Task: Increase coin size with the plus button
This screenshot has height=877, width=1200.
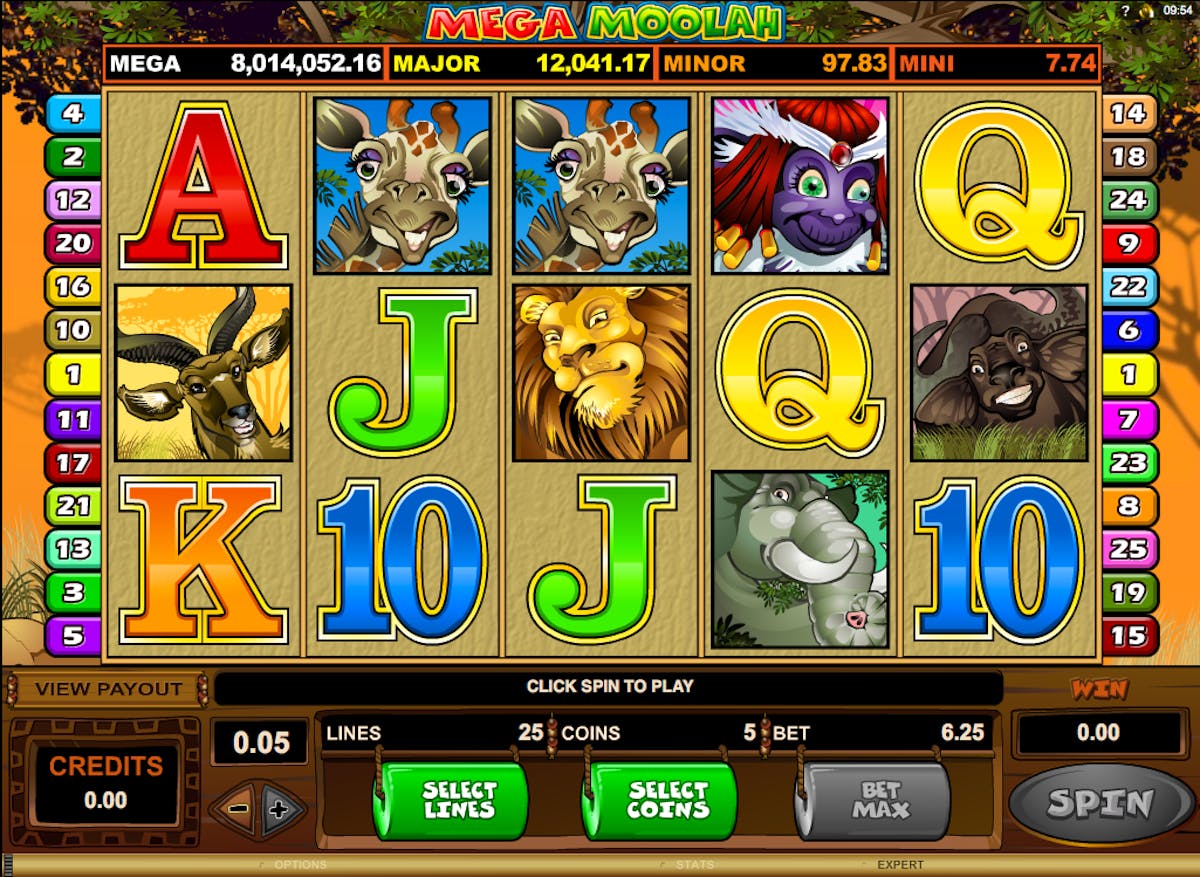Action: pos(281,810)
